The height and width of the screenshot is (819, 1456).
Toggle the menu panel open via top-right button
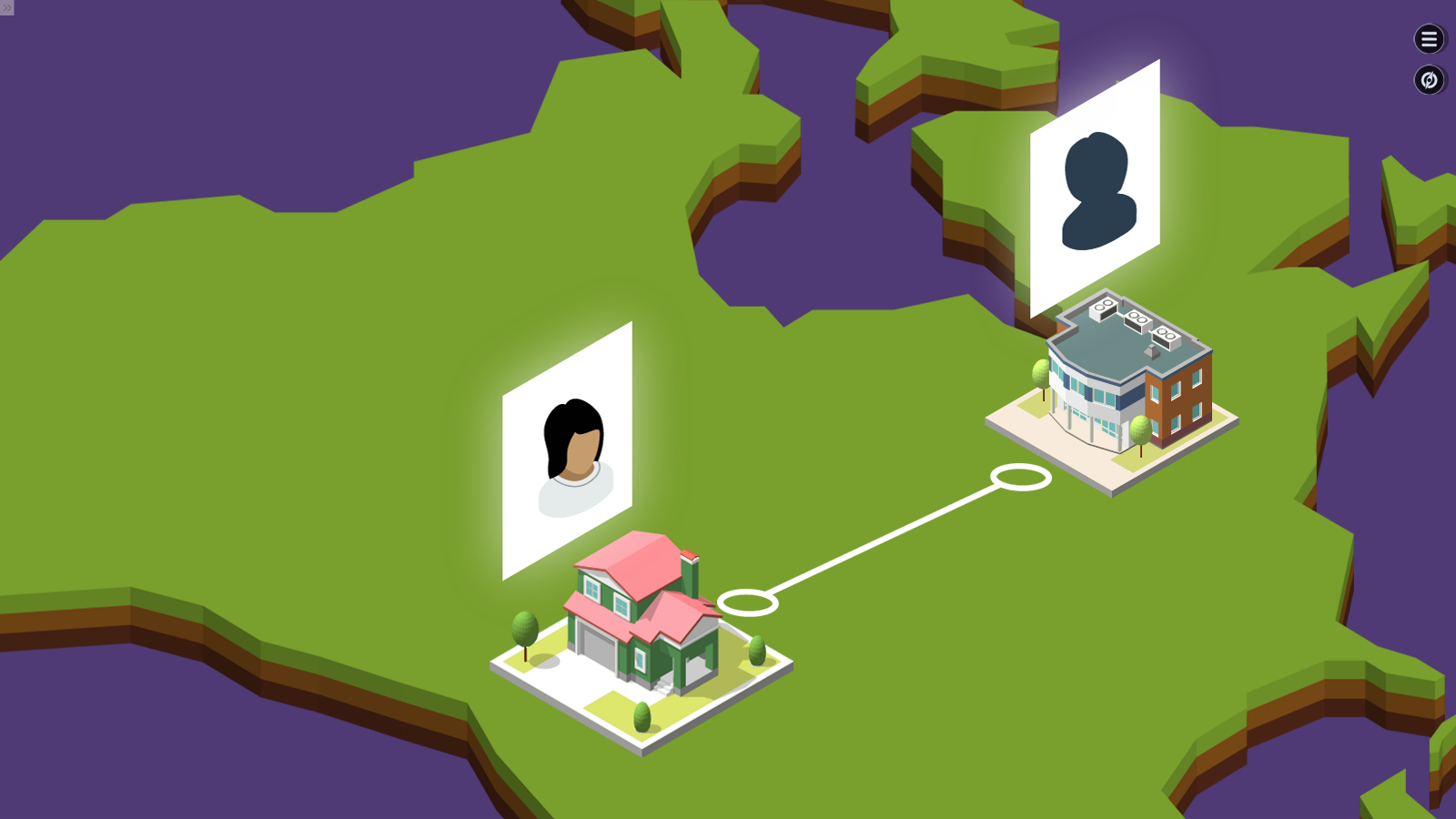[1429, 39]
